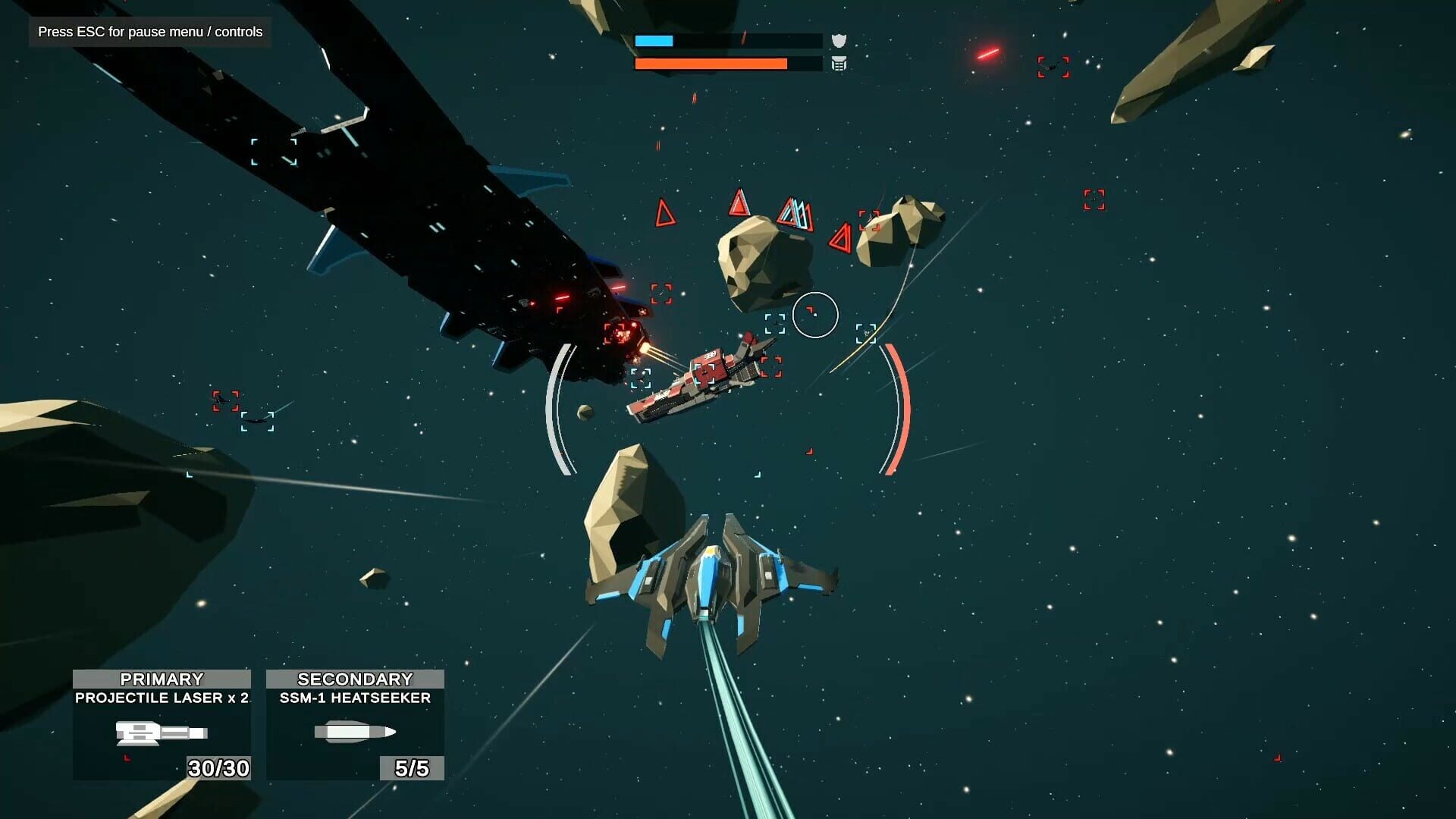Click the hull armor icon below the shield
The width and height of the screenshot is (1456, 819).
[x=841, y=65]
